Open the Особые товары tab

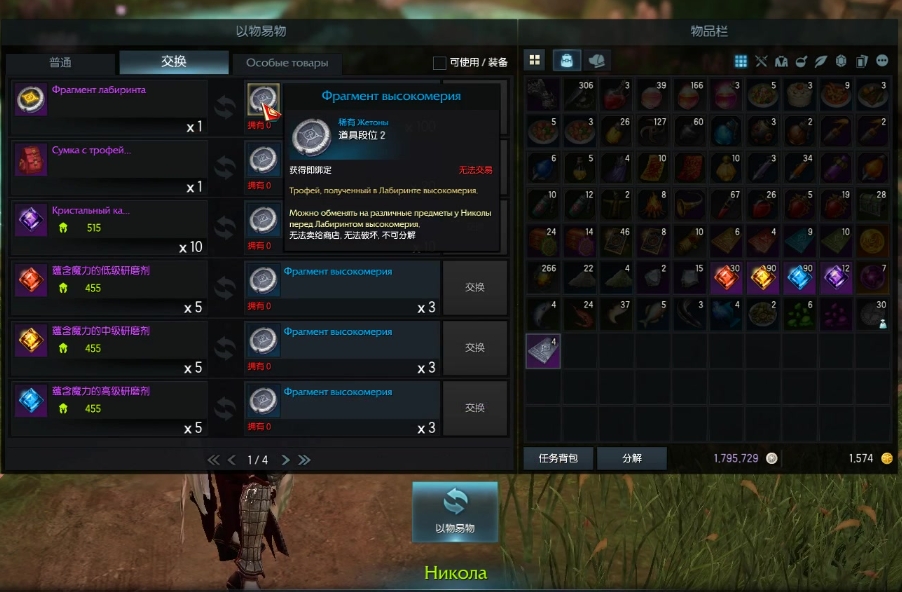[287, 63]
